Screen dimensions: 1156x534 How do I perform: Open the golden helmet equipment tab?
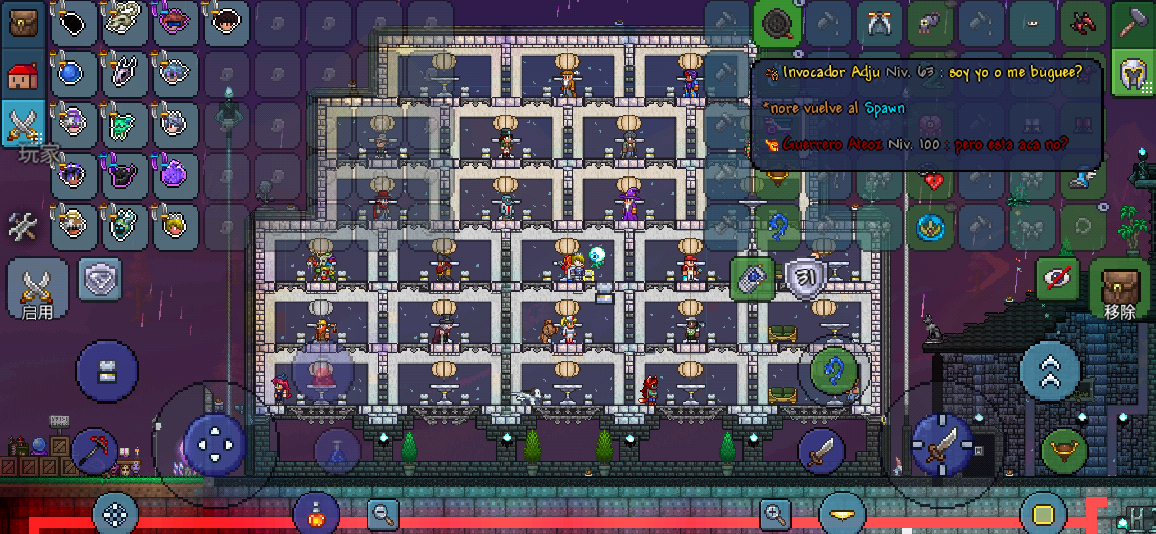1133,74
